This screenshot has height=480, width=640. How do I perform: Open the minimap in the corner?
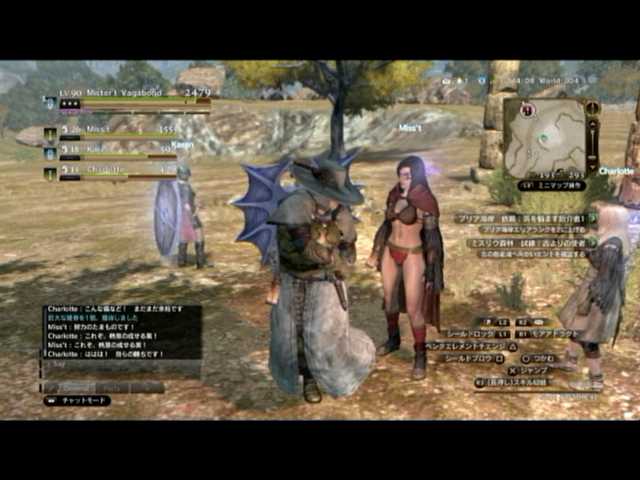545,137
